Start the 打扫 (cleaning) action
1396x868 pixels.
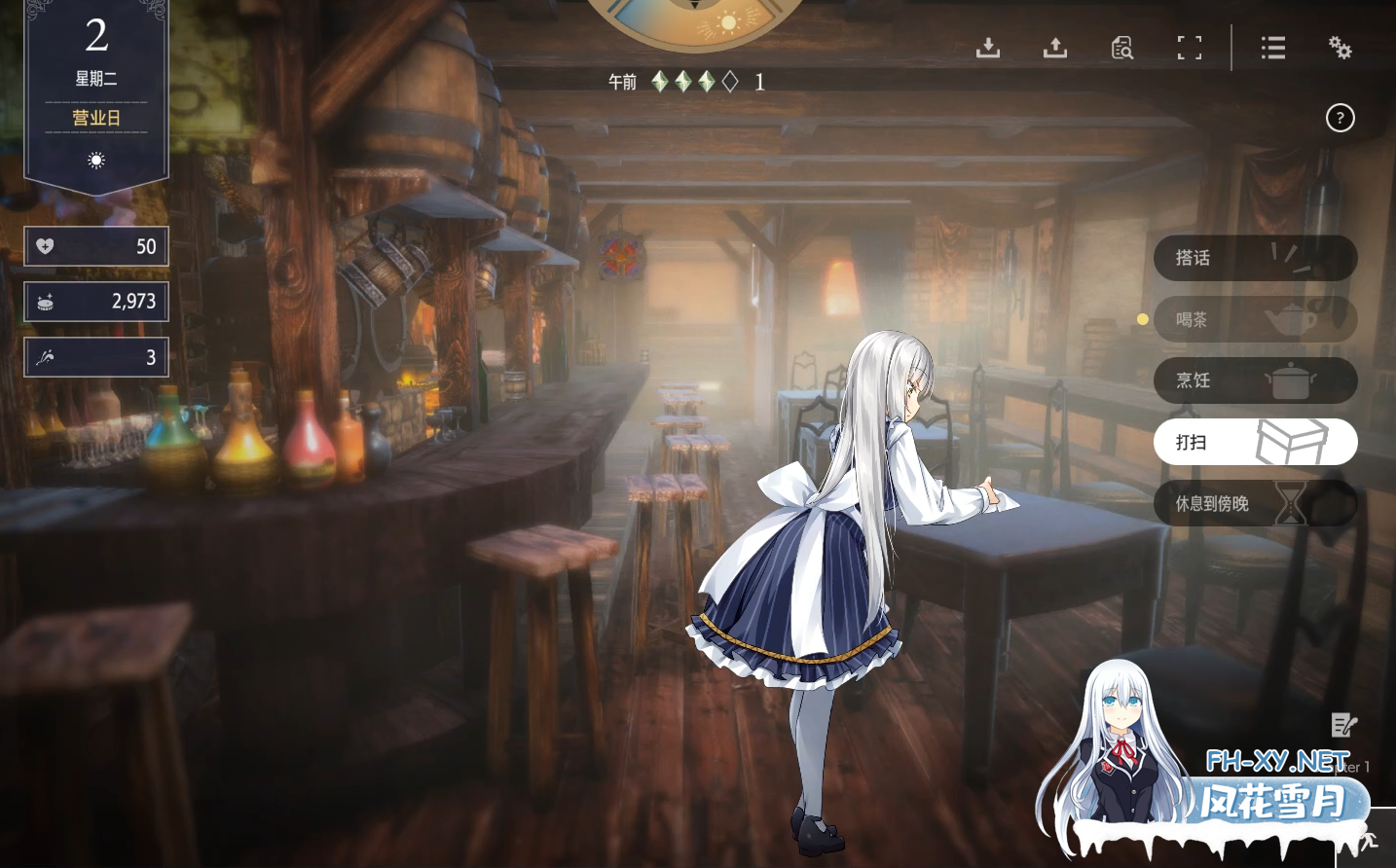point(1254,442)
